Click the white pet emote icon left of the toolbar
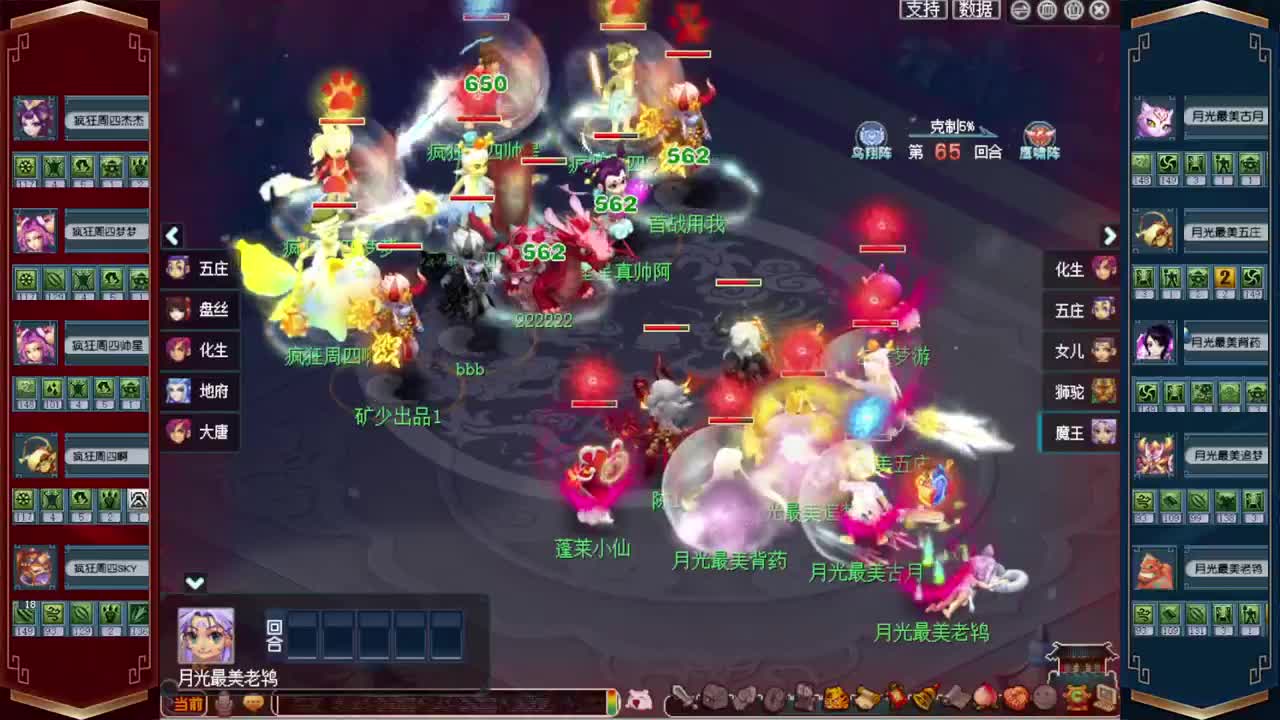1280x720 pixels. 641,700
